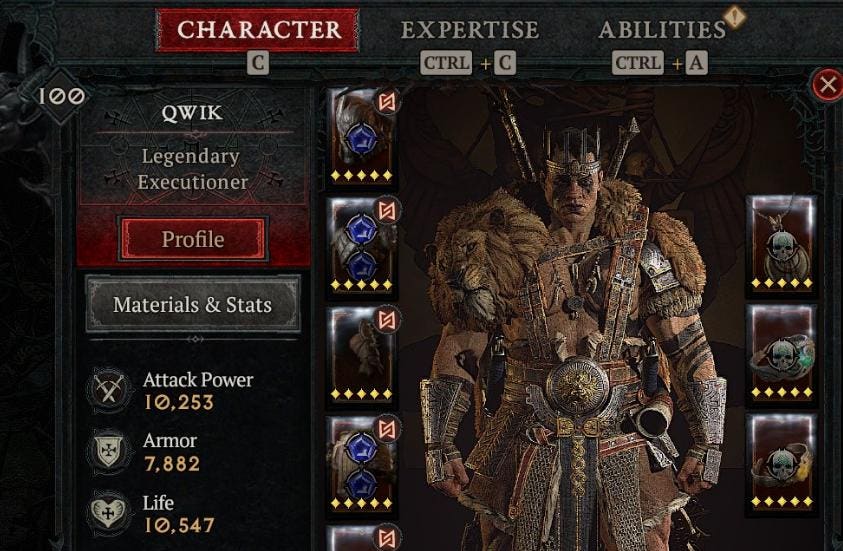Go to the Abilities tab

[x=662, y=30]
